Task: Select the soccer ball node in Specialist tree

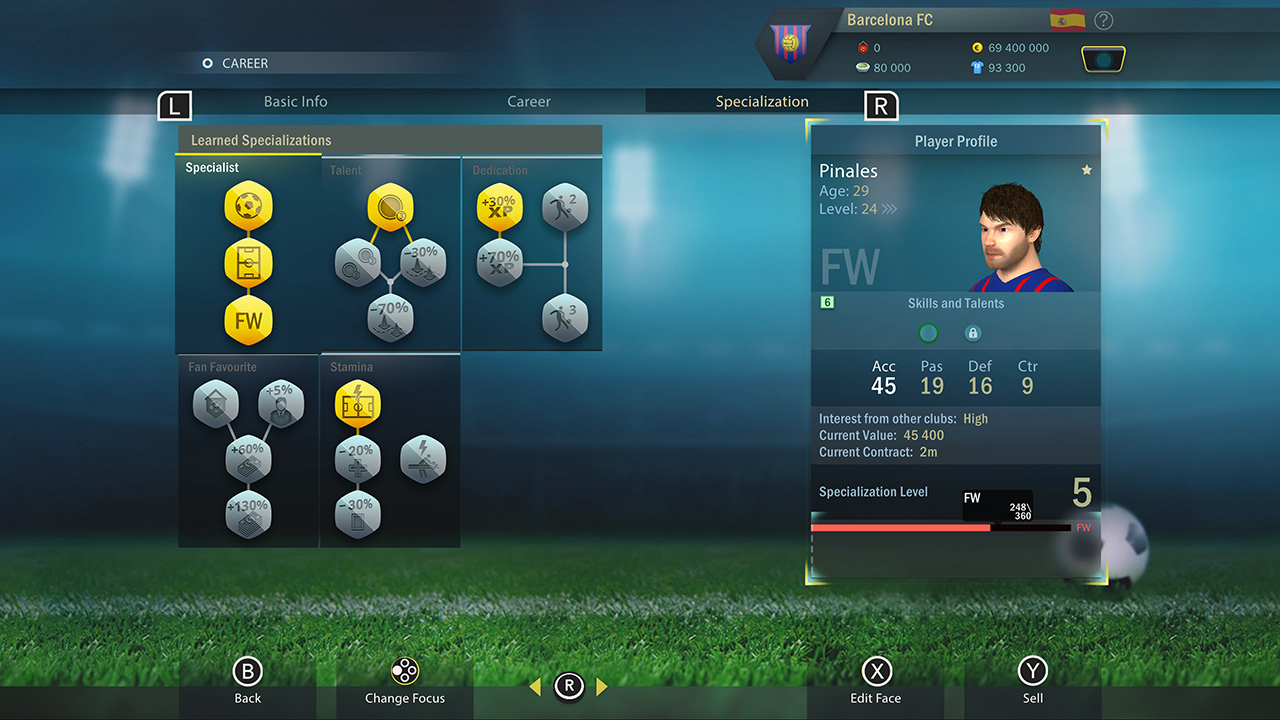Action: point(247,205)
